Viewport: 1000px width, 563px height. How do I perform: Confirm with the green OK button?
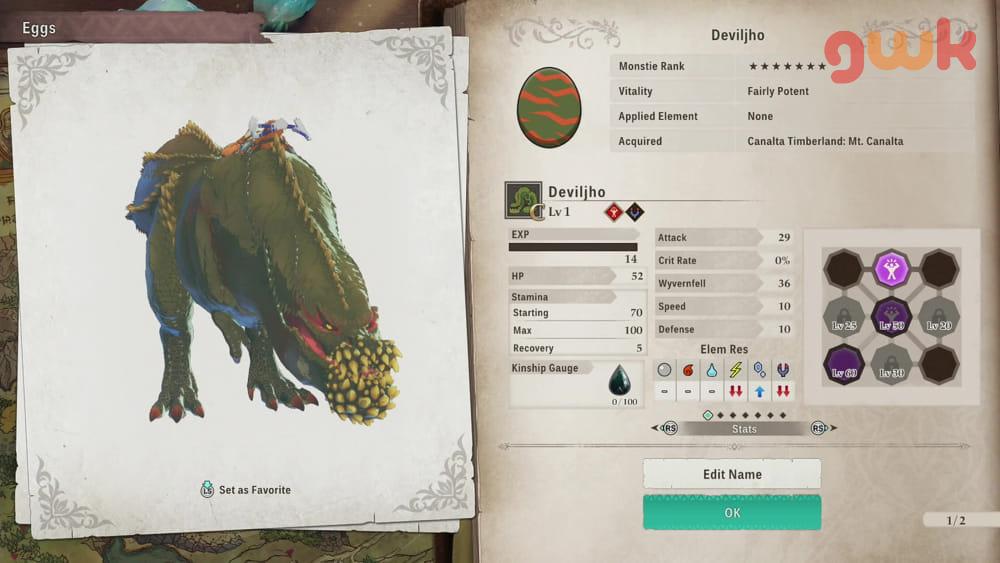pyautogui.click(x=732, y=512)
